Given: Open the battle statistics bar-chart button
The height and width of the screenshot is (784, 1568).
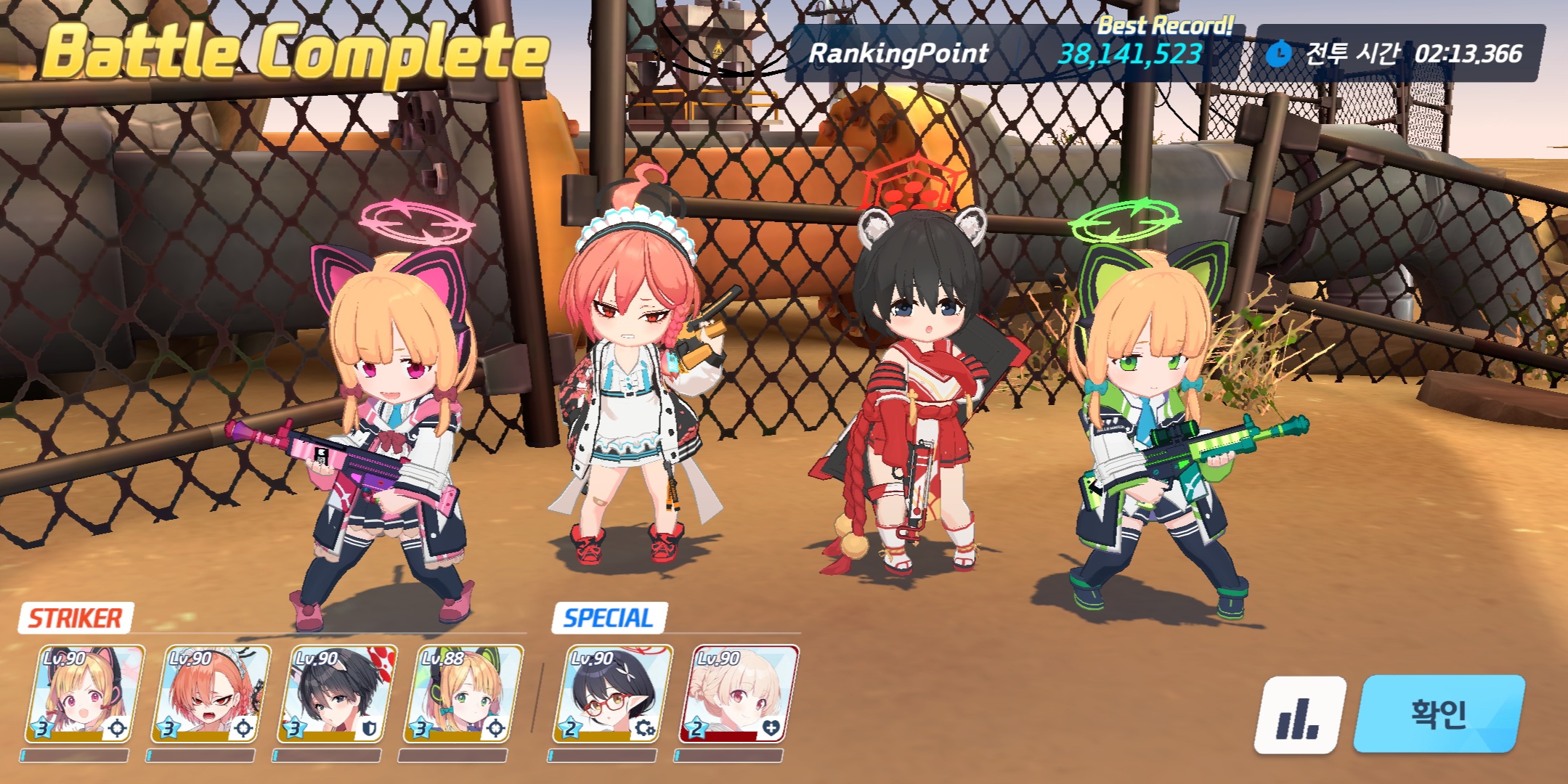Looking at the screenshot, I should pos(1299,716).
